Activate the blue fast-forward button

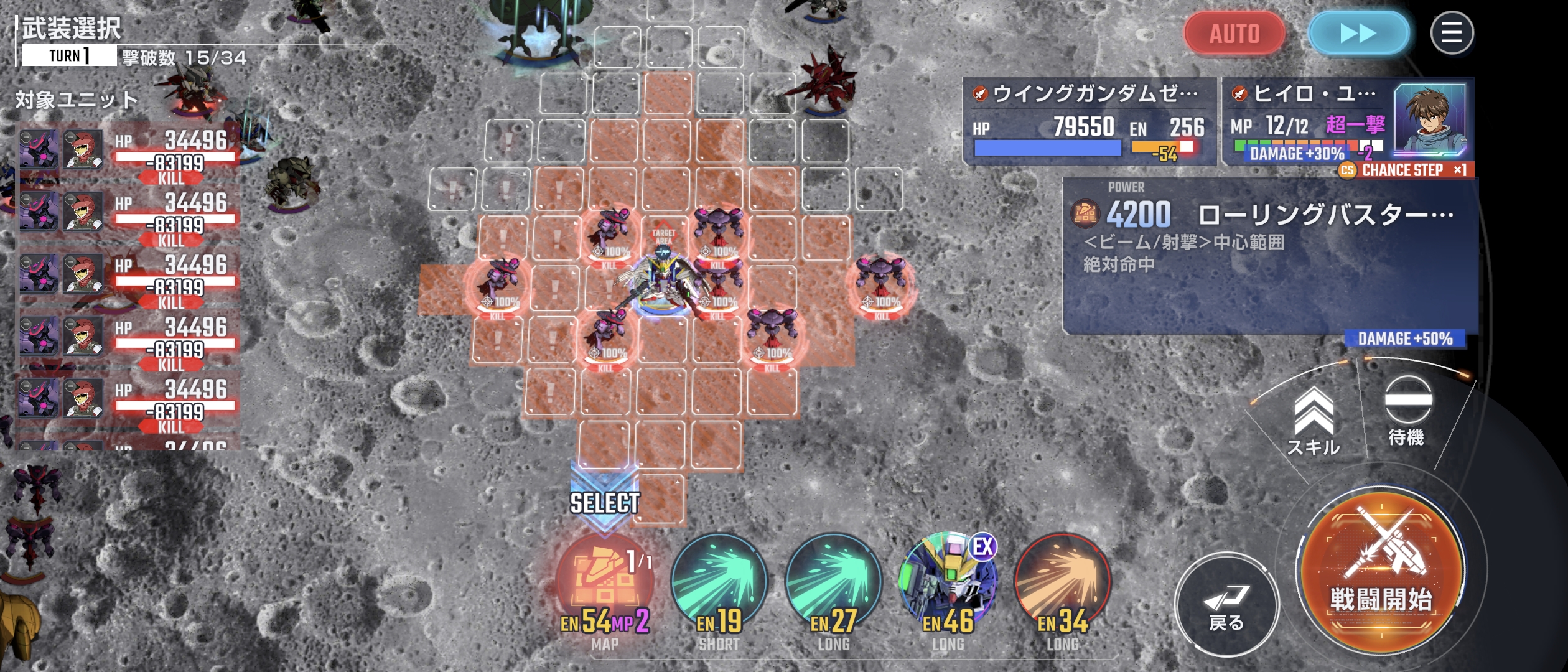pos(1358,33)
